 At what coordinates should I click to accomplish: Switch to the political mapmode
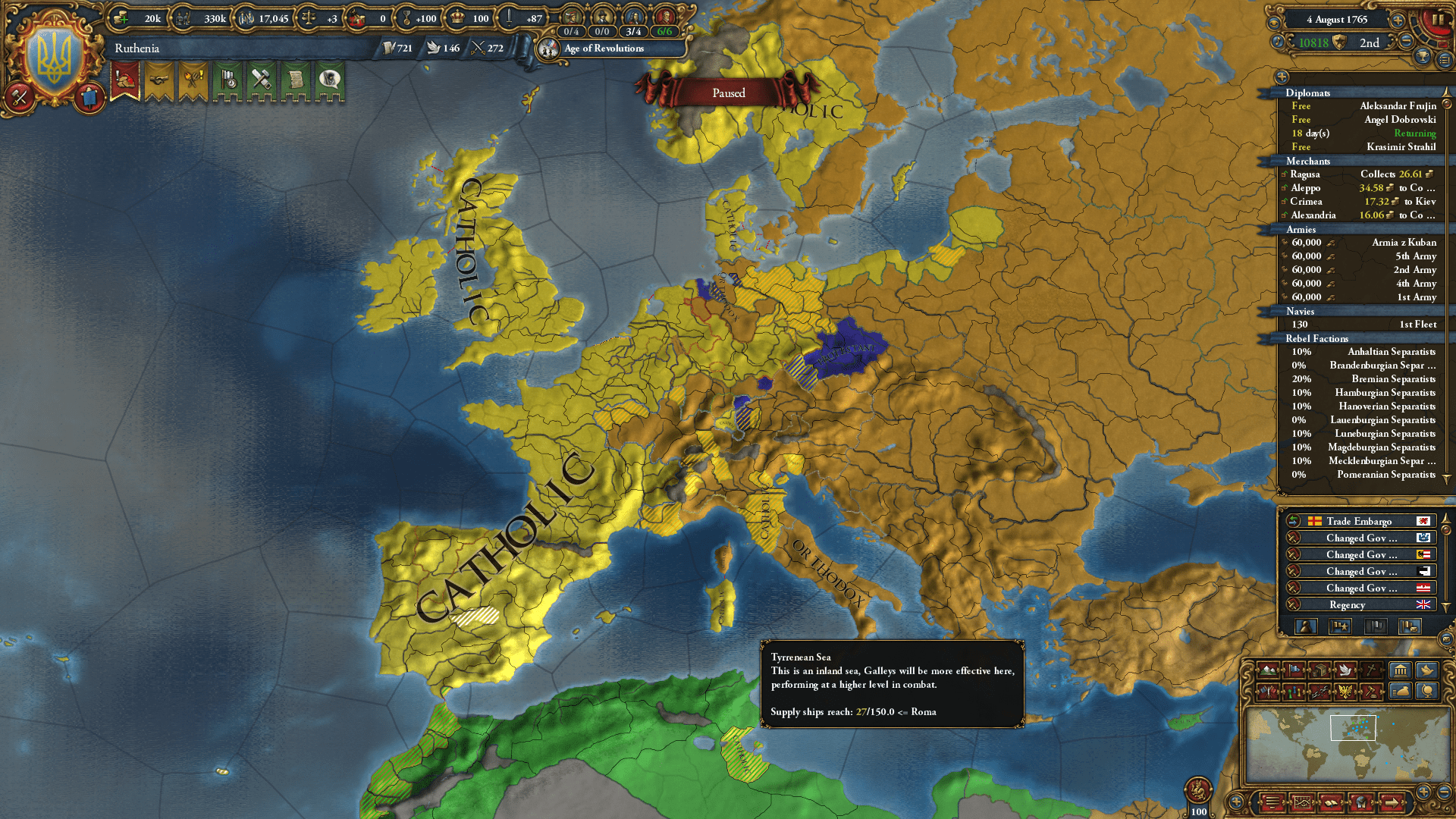[x=1294, y=671]
